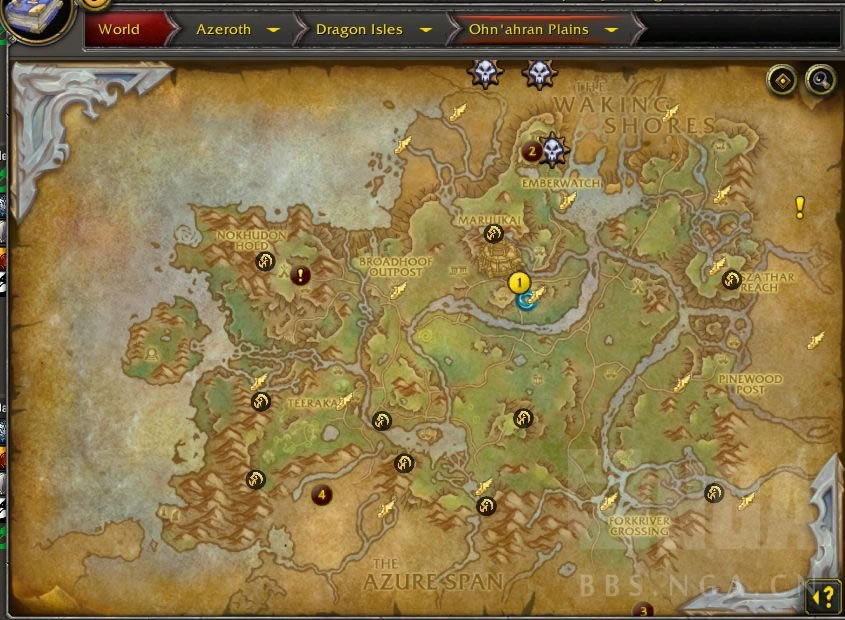The image size is (845, 620).
Task: Click the red exclamation mark near Nokhudon Hold
Action: point(300,274)
